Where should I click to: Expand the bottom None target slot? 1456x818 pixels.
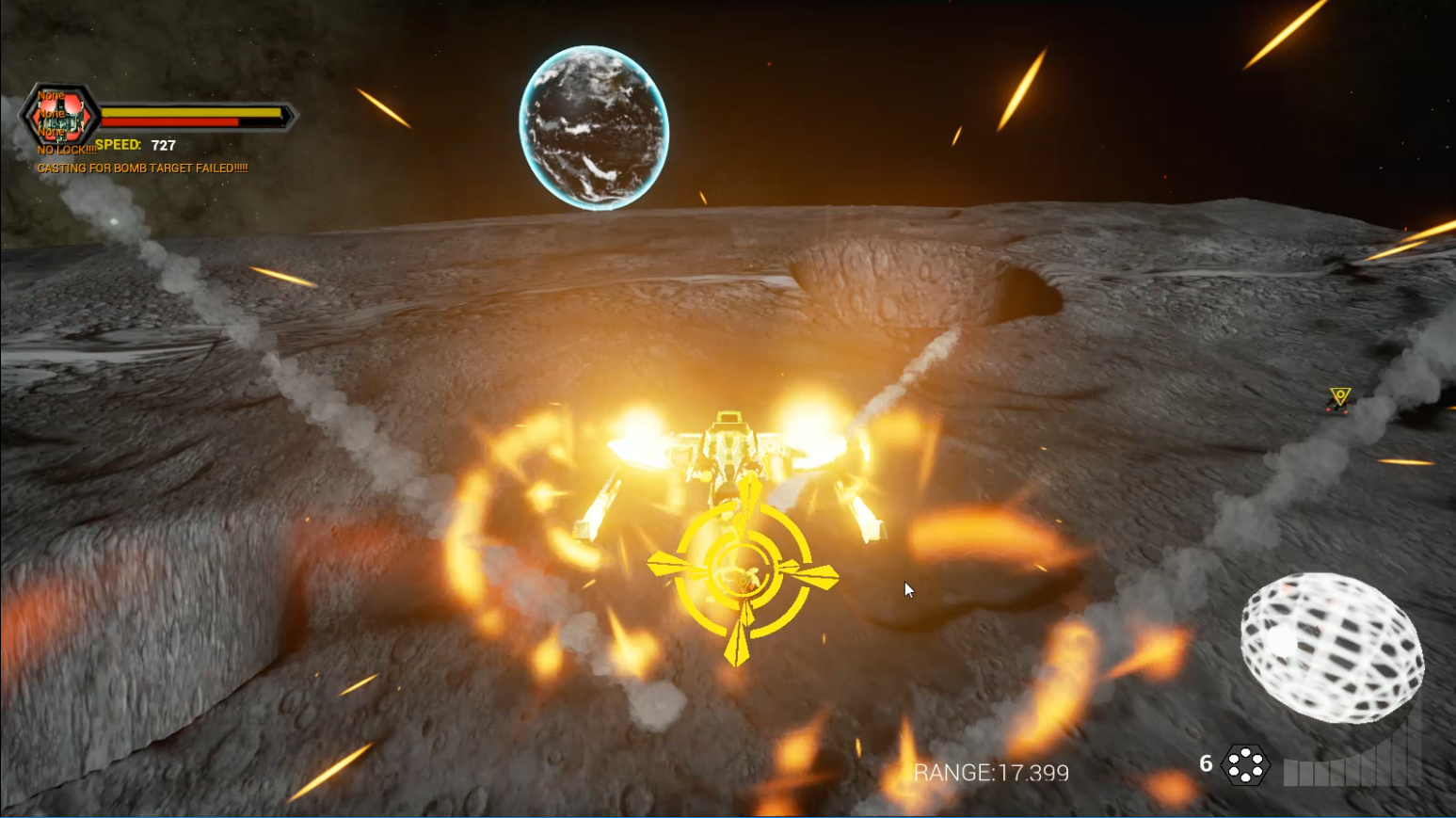click(x=50, y=131)
